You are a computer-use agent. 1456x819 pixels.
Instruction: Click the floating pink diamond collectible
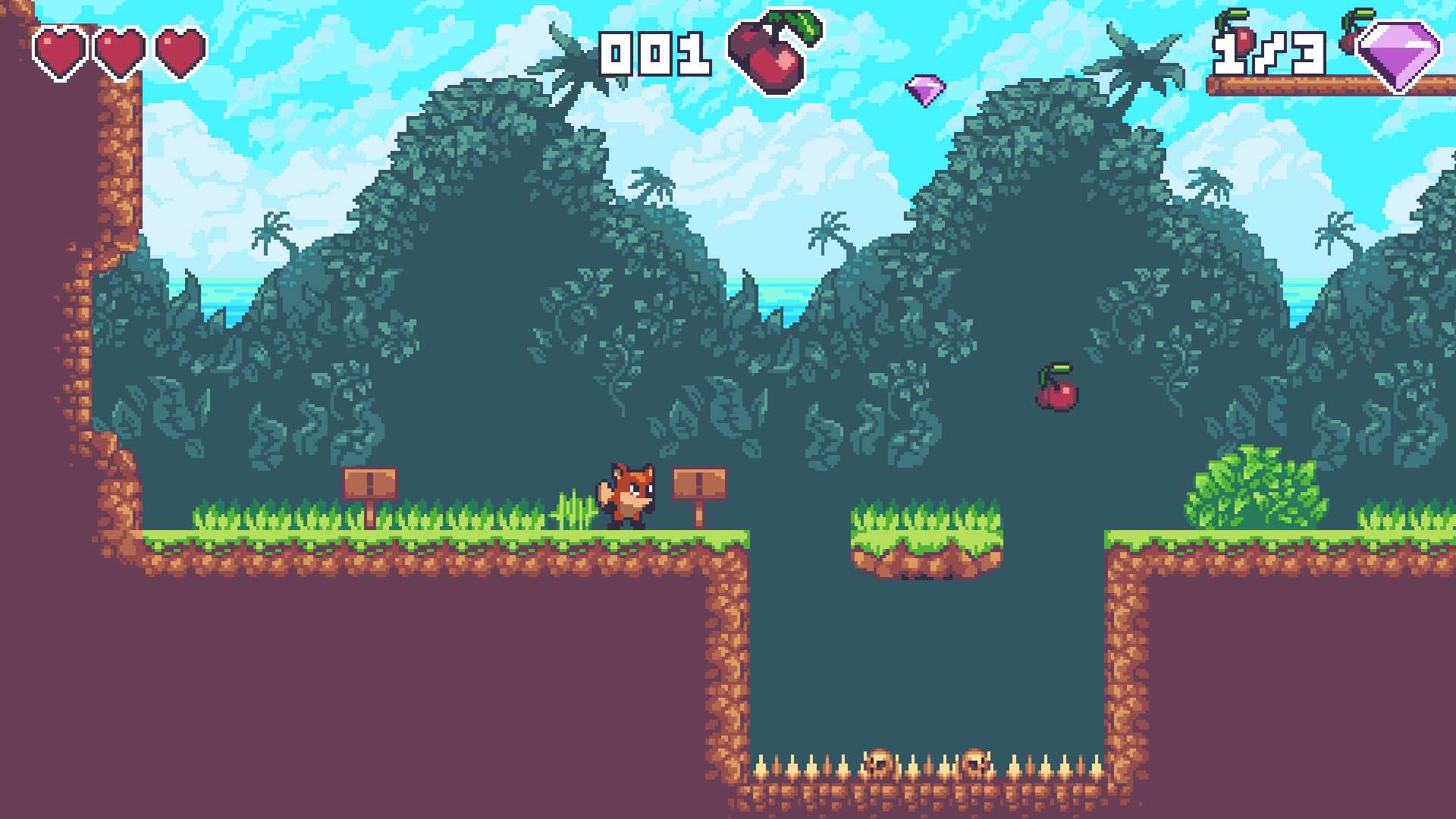(927, 87)
